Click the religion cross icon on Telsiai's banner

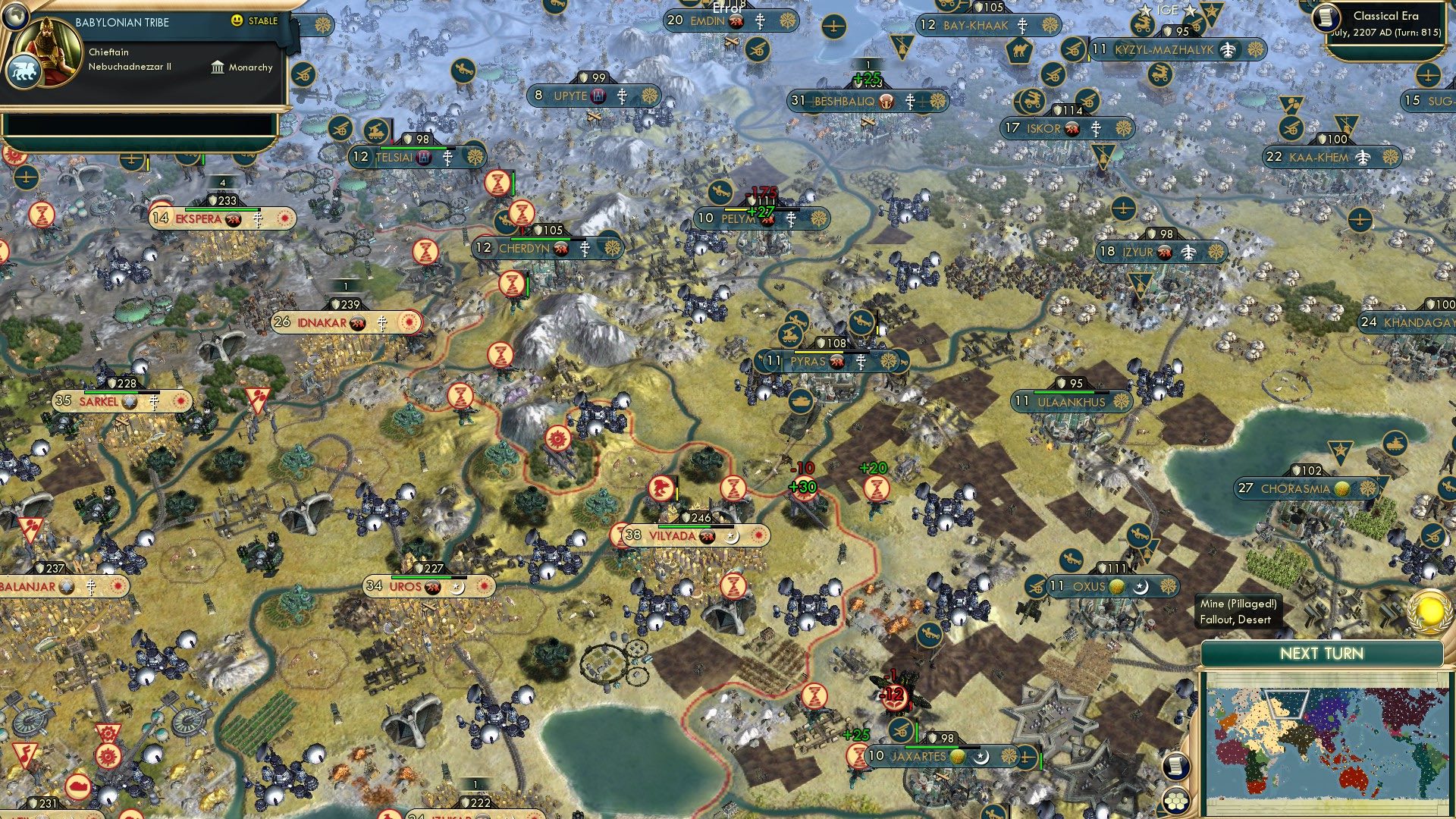click(447, 158)
